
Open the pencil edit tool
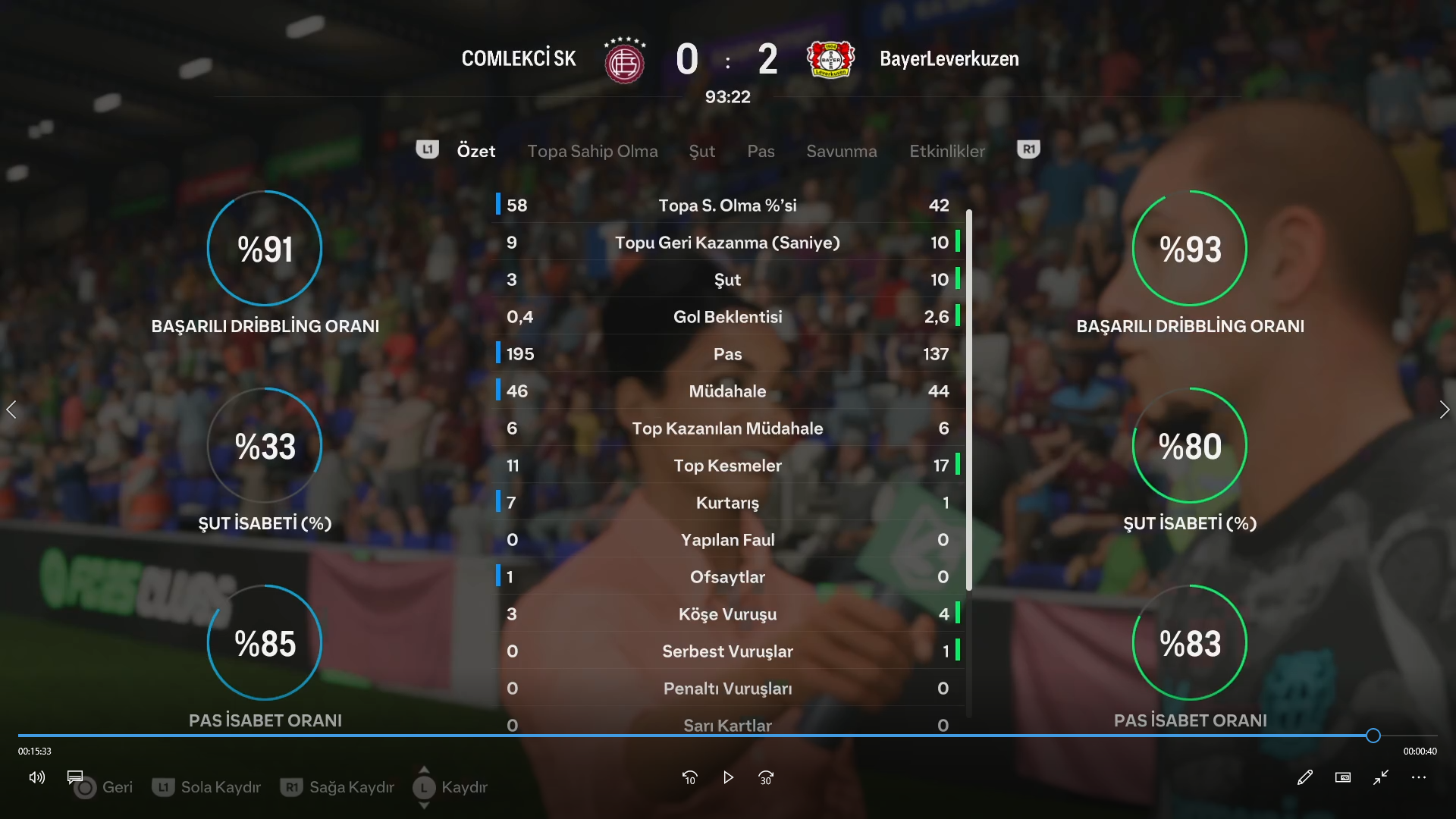click(x=1304, y=777)
